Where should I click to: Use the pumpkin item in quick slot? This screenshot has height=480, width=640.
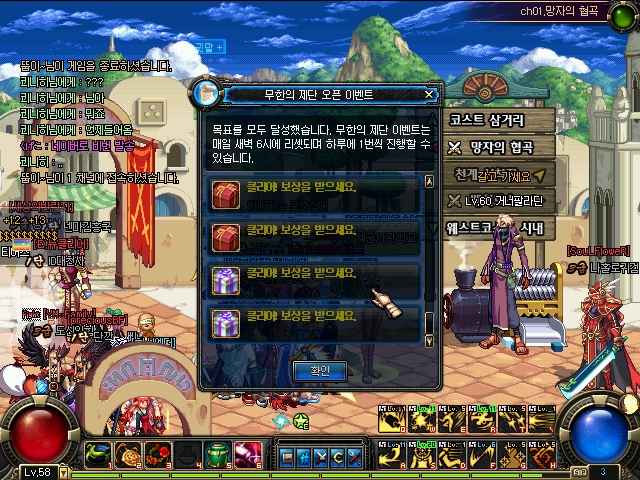pyautogui.click(x=127, y=456)
